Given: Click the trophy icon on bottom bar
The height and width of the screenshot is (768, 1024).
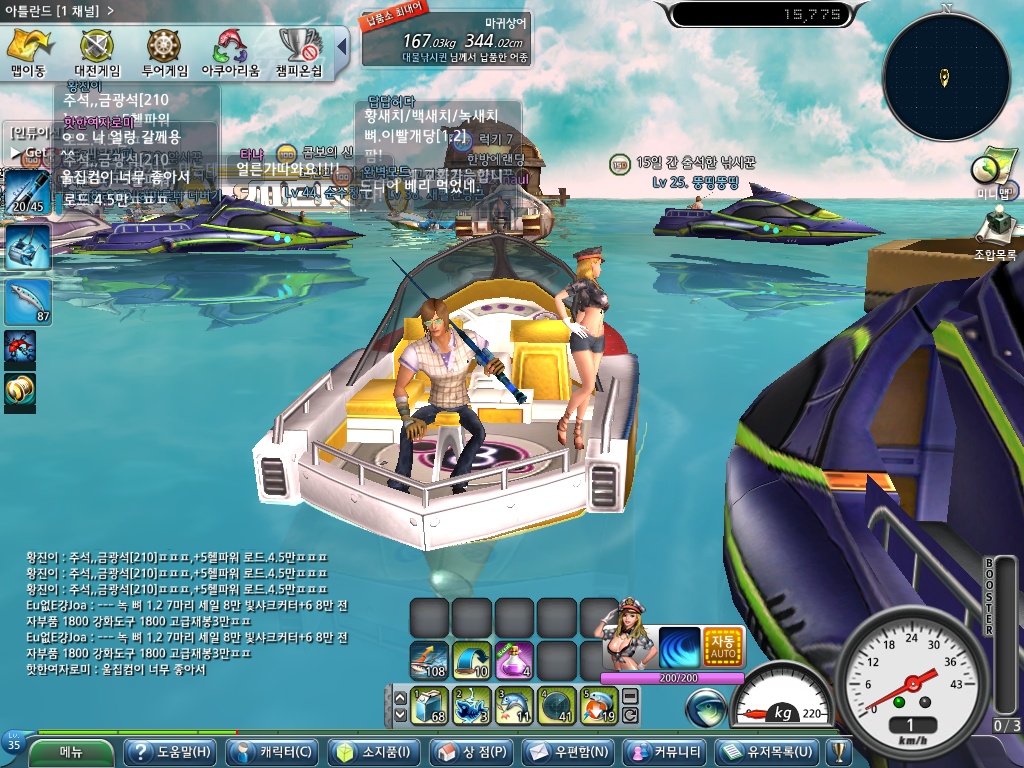Looking at the screenshot, I should 838,752.
